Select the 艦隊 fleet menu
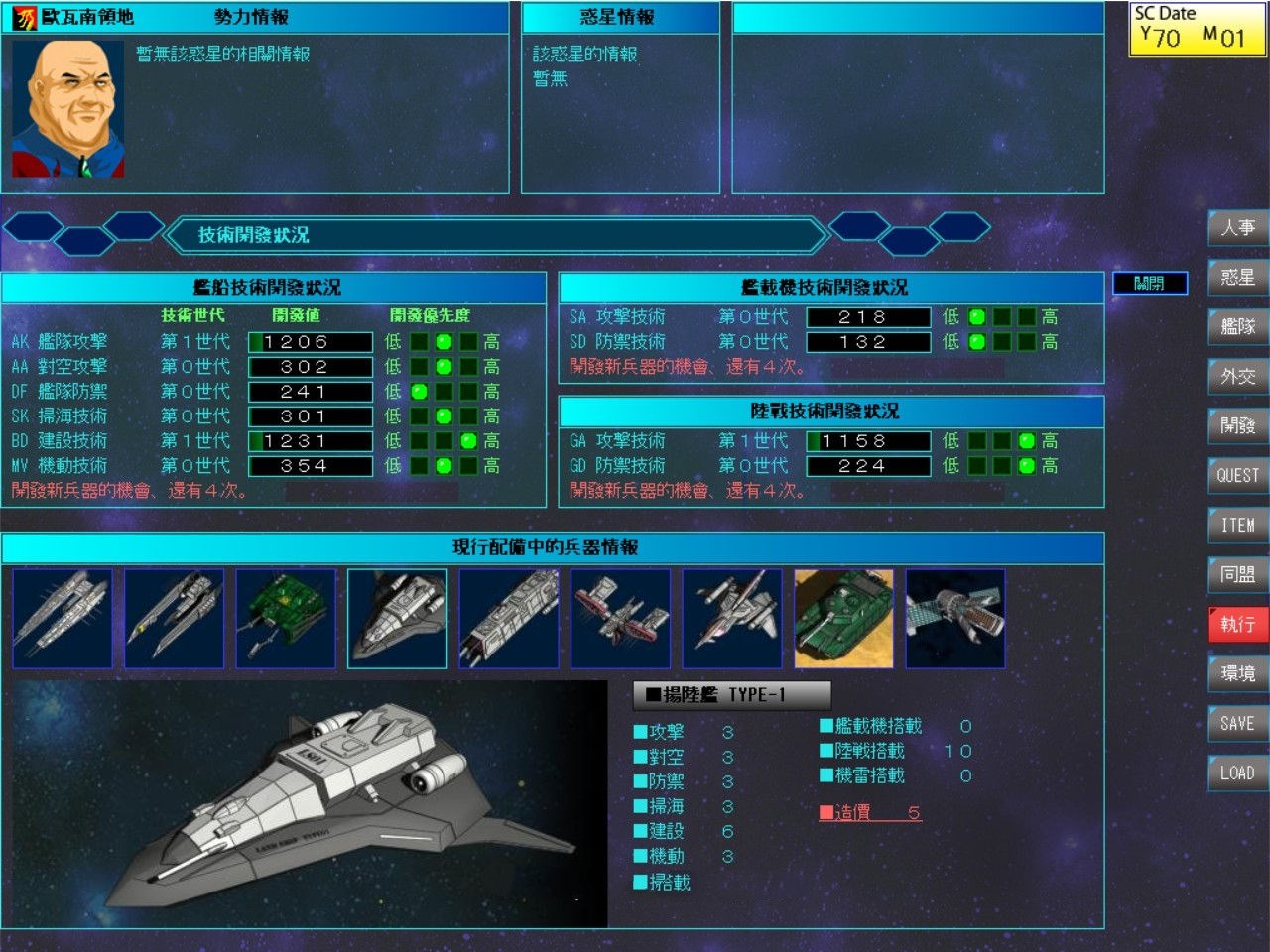 click(1237, 327)
